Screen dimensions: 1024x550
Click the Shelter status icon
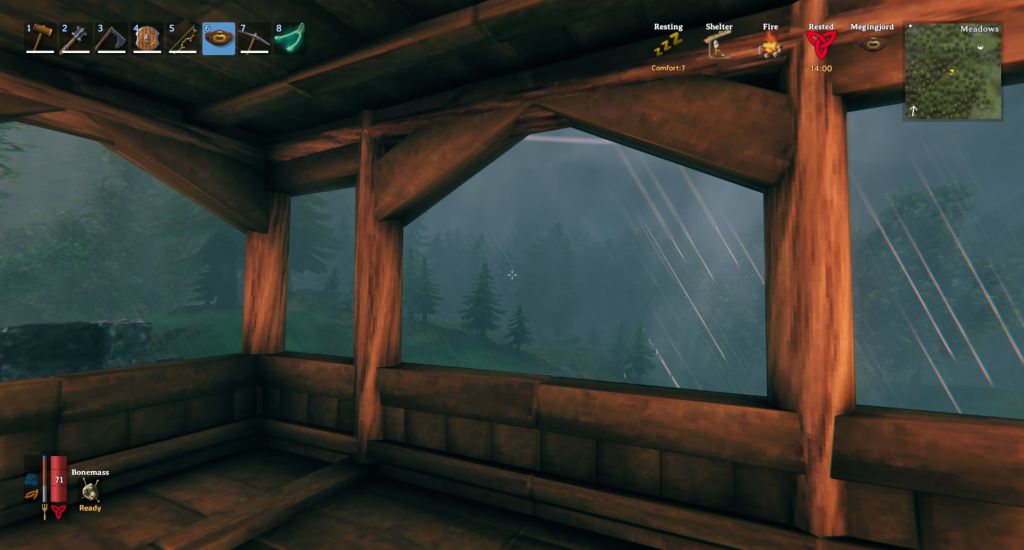tap(719, 44)
